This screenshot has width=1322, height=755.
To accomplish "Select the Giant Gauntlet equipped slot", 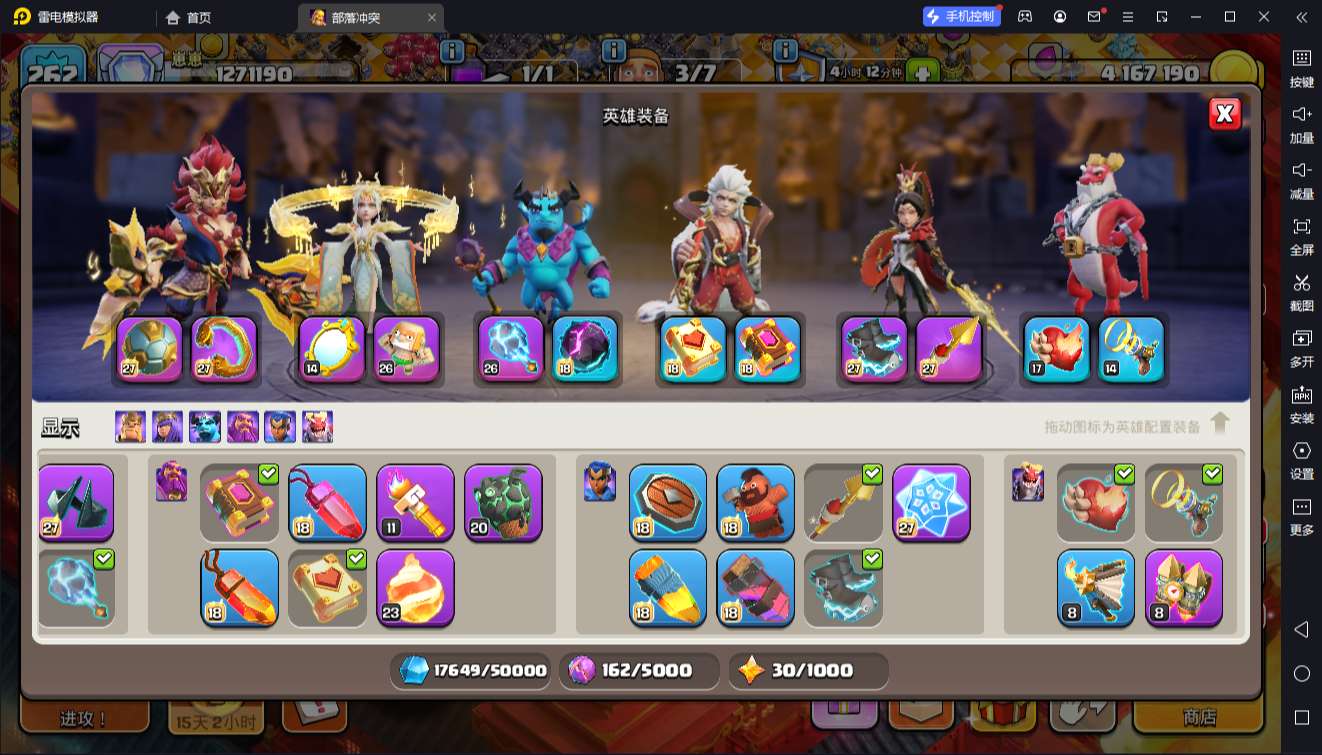I will pos(150,349).
